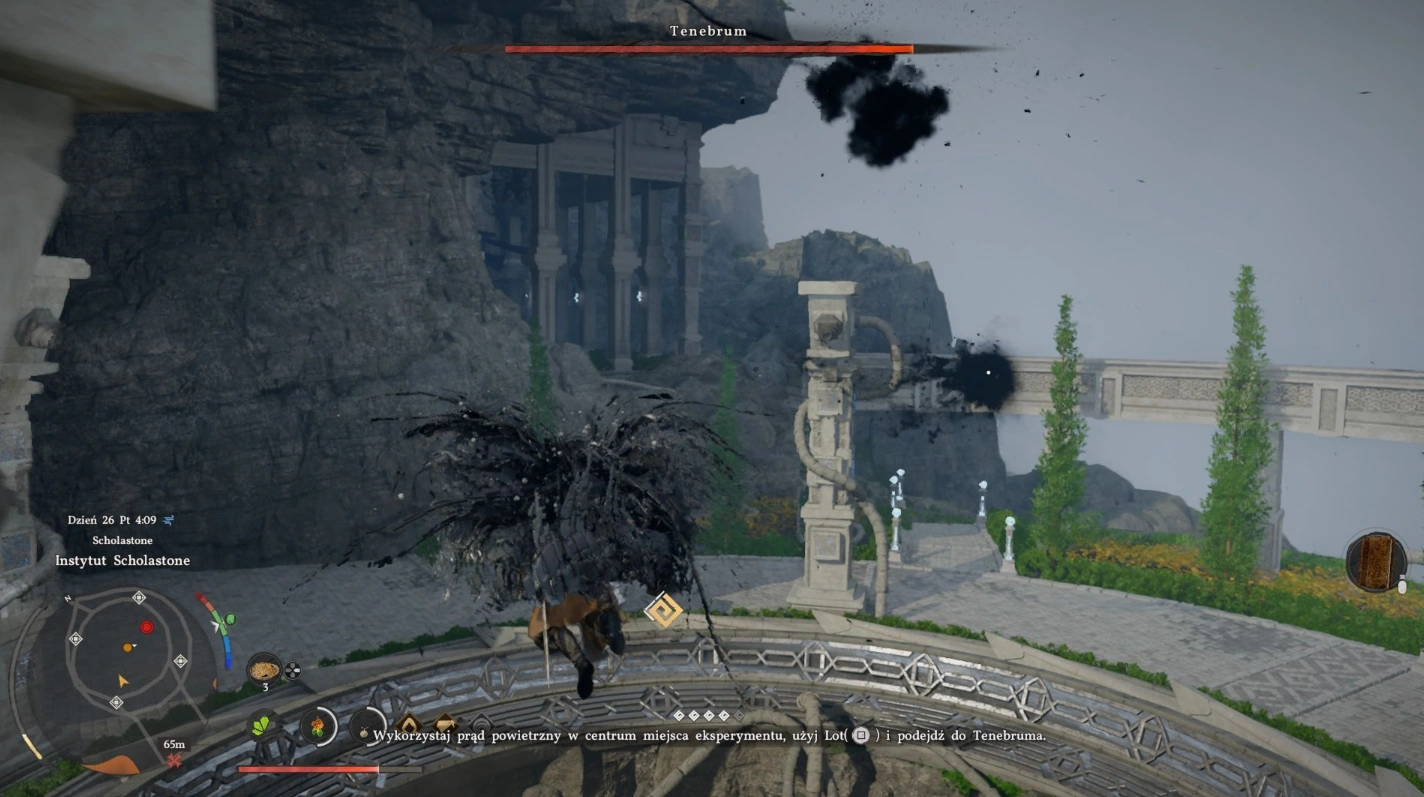This screenshot has height=797, width=1424.
Task: Click the red X distance marker showing 65m
Action: coord(175,761)
